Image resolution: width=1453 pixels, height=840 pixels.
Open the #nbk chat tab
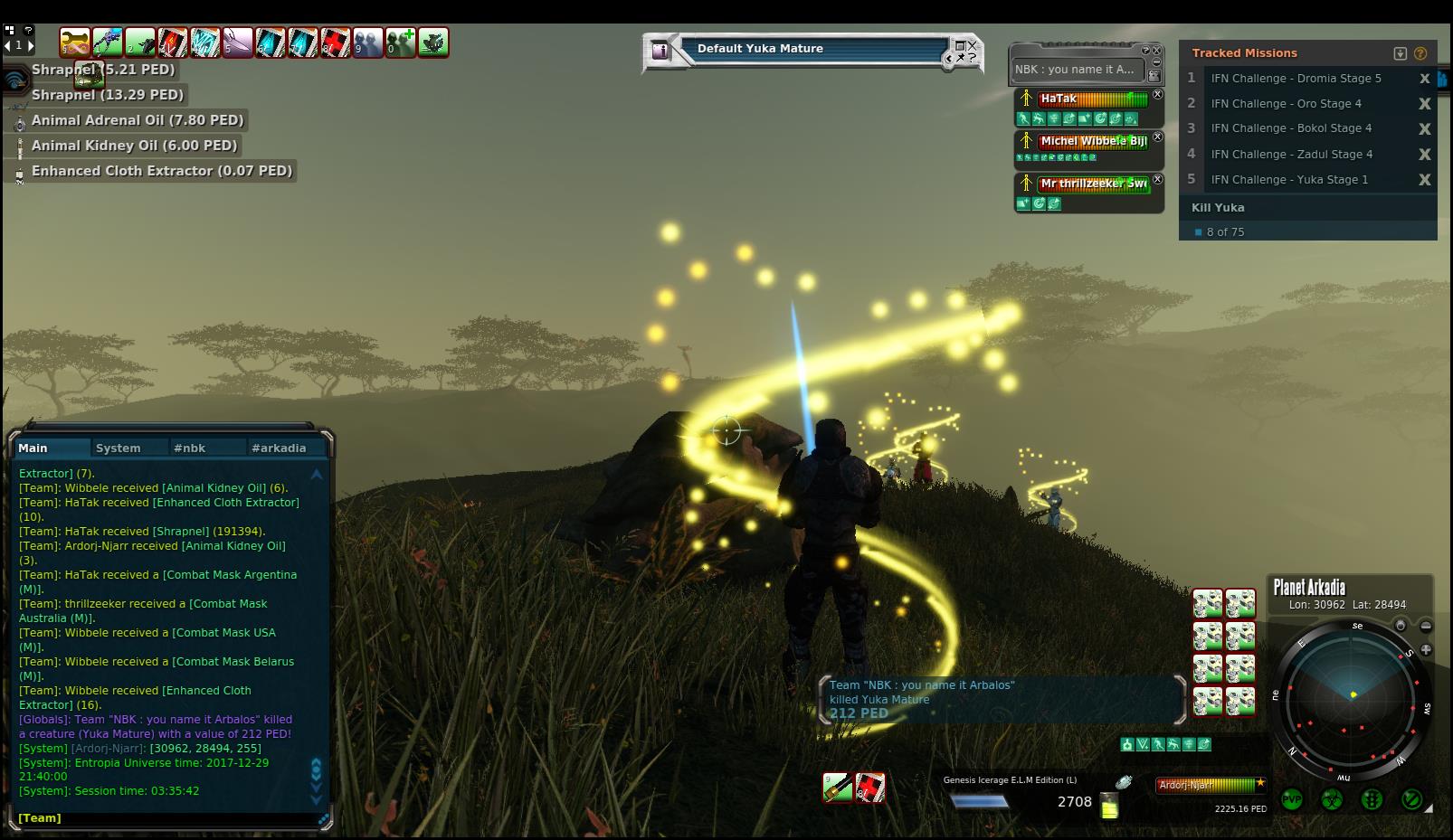pyautogui.click(x=190, y=448)
